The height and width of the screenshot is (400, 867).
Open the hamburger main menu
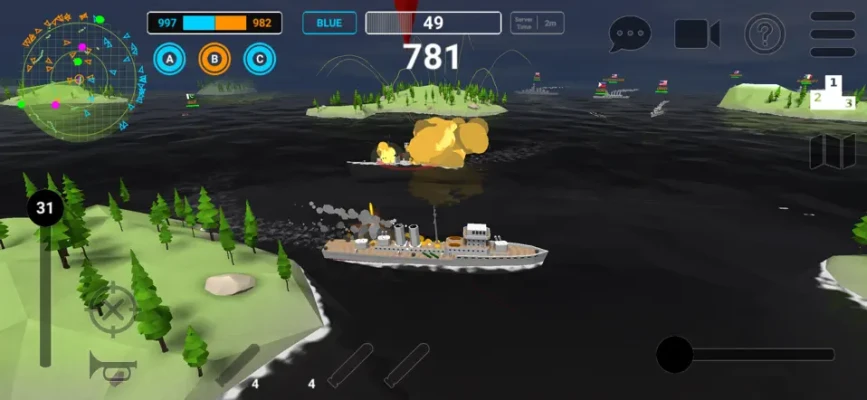832,33
